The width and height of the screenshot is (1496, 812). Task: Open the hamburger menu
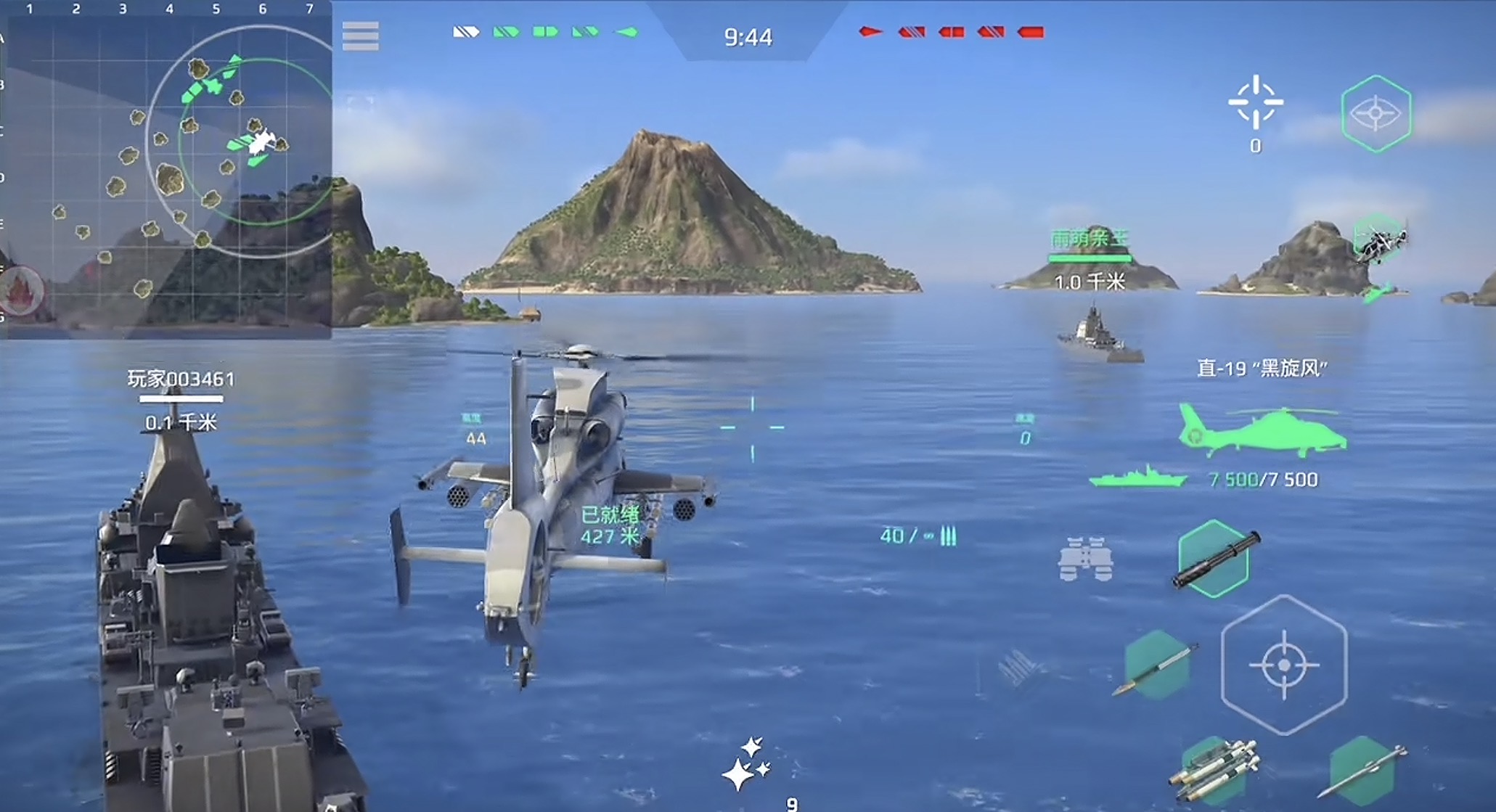pos(360,36)
